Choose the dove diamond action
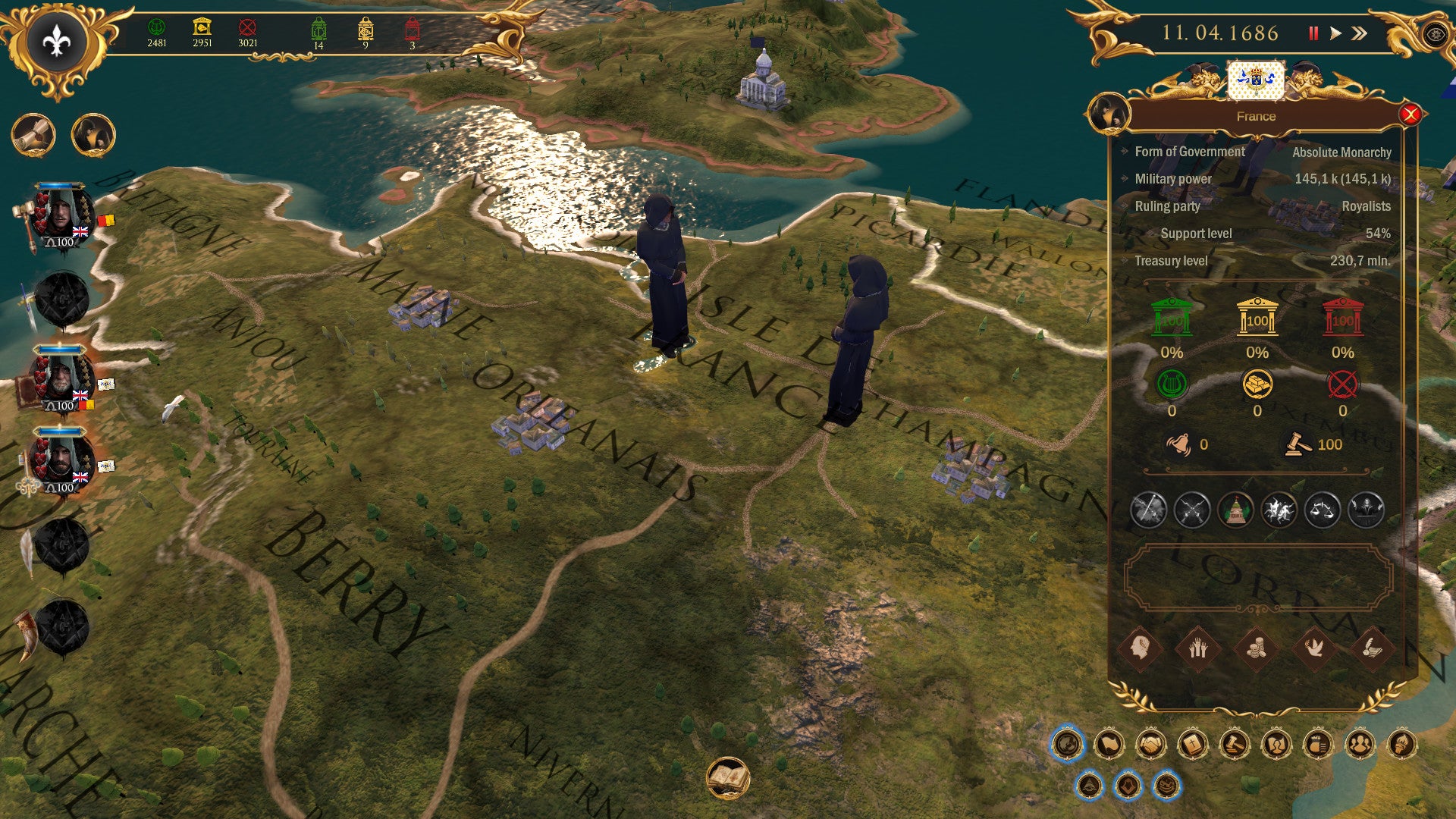Screen dimensions: 1456x819 click(1314, 648)
